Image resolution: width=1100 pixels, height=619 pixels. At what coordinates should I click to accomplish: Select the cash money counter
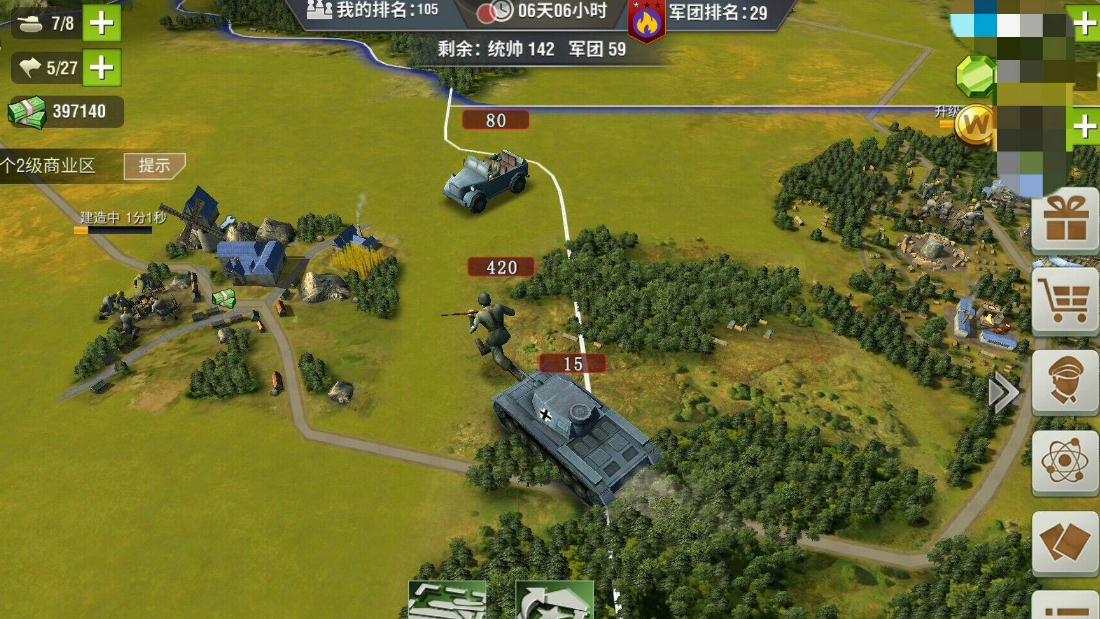click(66, 112)
